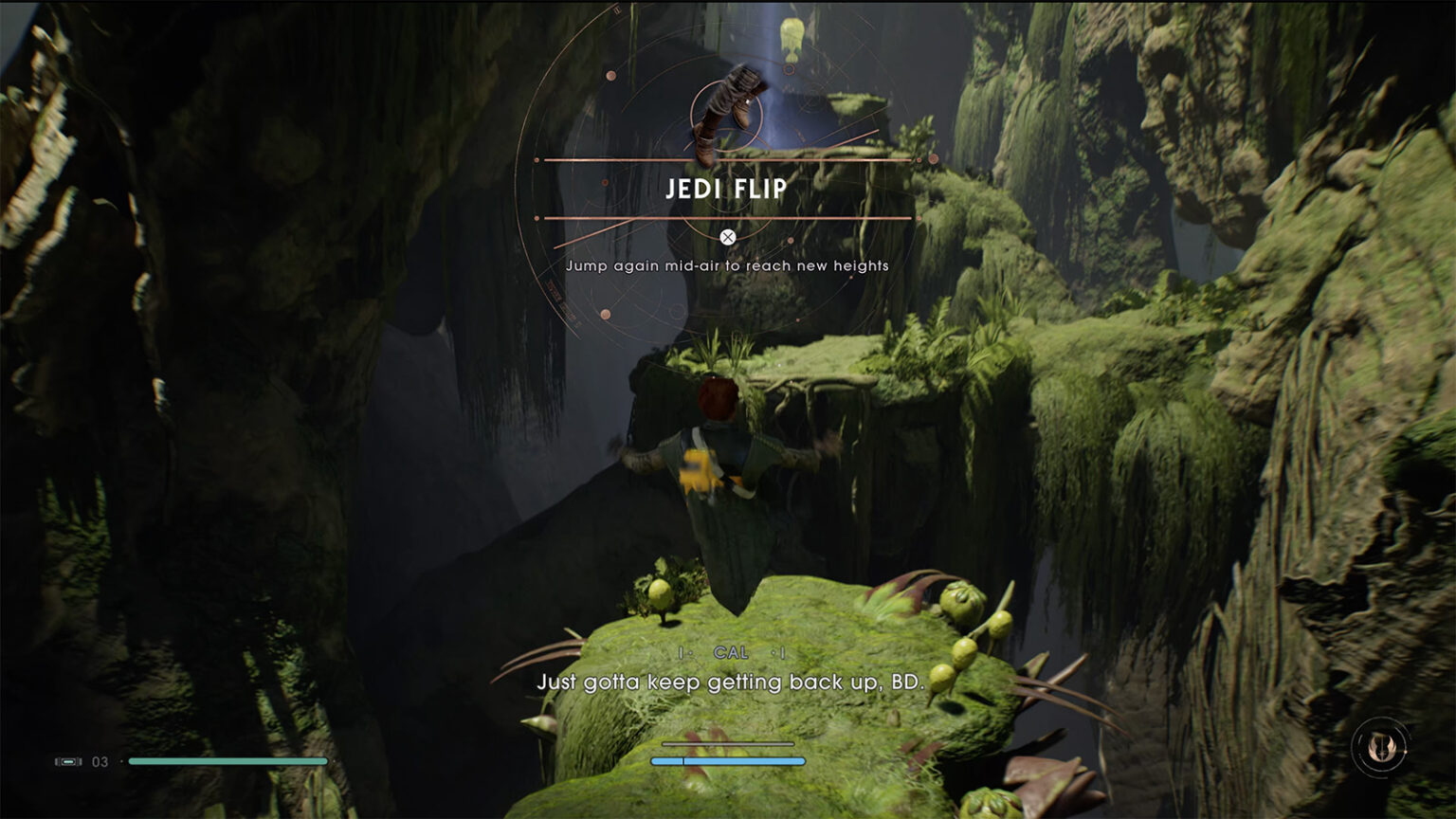Click the CAL nameplate
This screenshot has height=819, width=1456.
pyautogui.click(x=732, y=652)
